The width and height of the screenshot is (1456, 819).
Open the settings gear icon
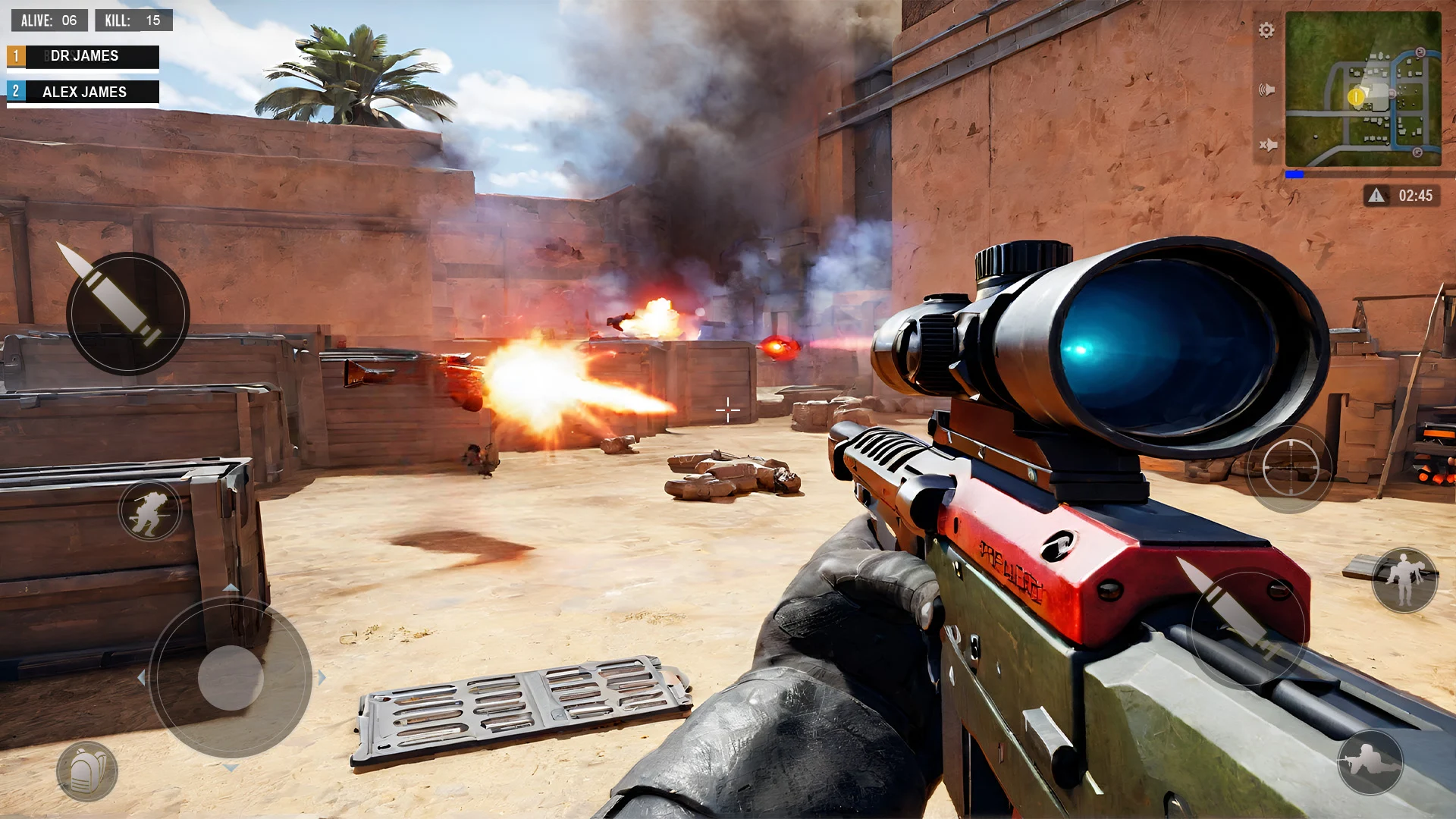click(x=1266, y=30)
